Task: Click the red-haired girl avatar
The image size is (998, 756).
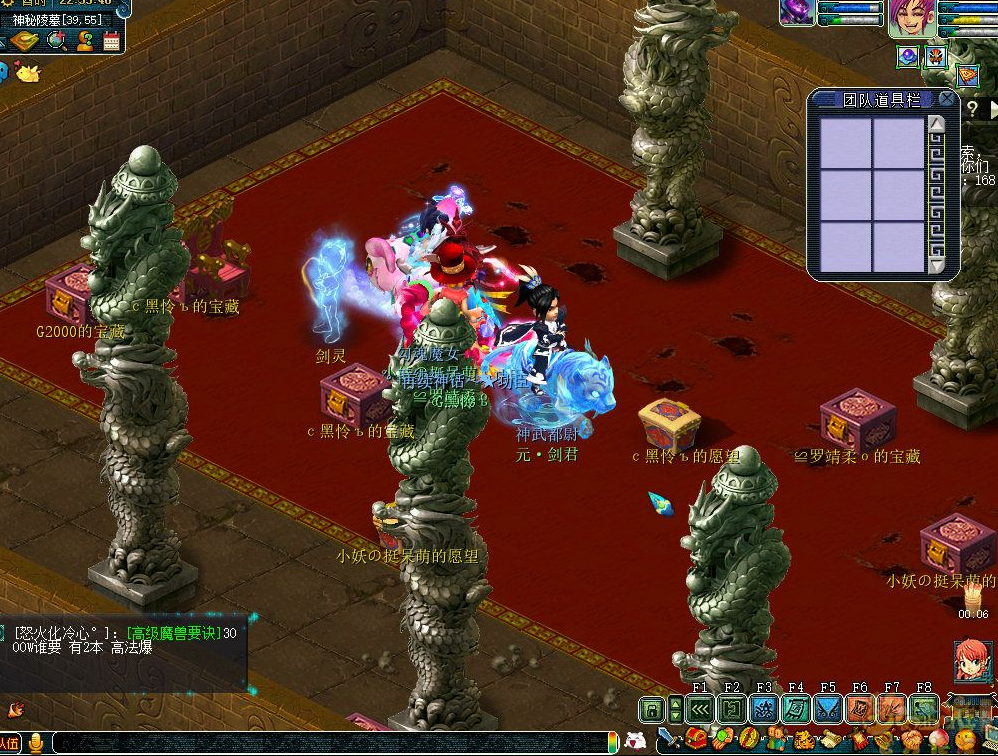Action: tap(972, 660)
